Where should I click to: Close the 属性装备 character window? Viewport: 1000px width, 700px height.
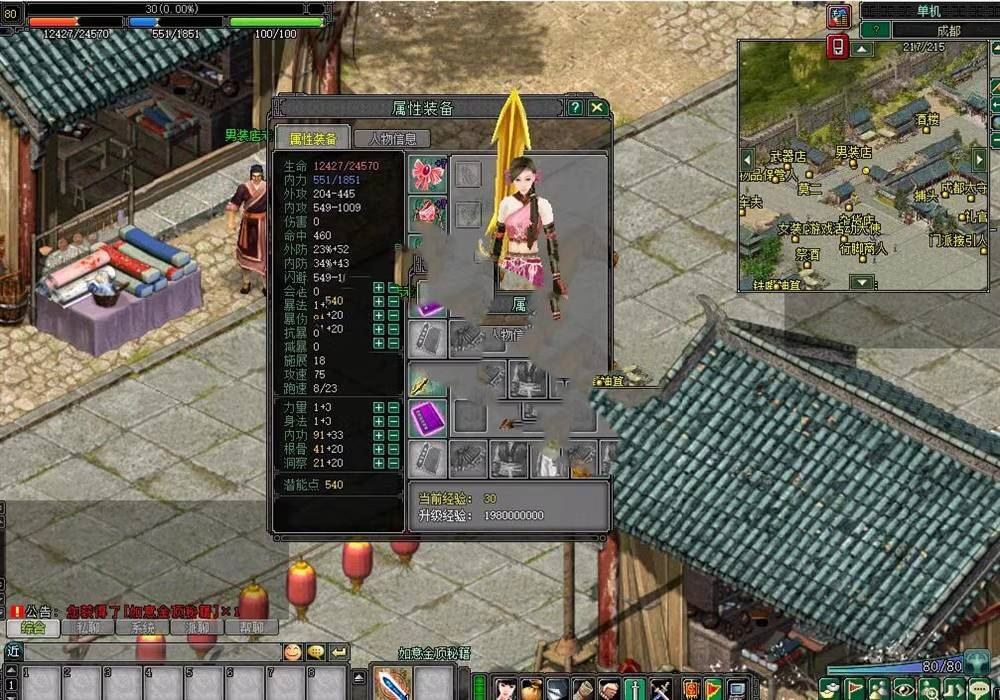pos(598,108)
